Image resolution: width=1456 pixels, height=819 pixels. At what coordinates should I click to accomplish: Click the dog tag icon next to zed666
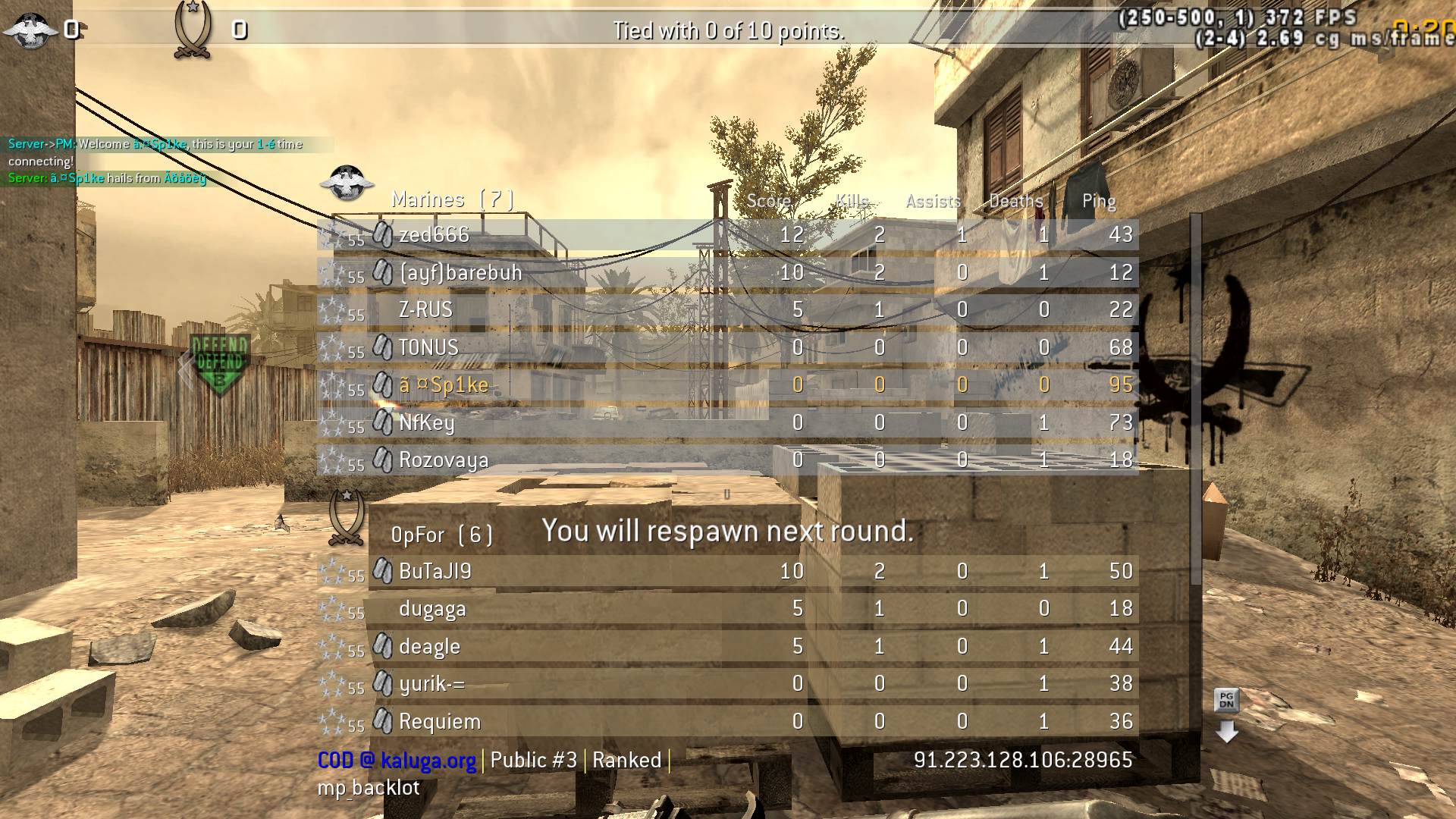click(382, 234)
